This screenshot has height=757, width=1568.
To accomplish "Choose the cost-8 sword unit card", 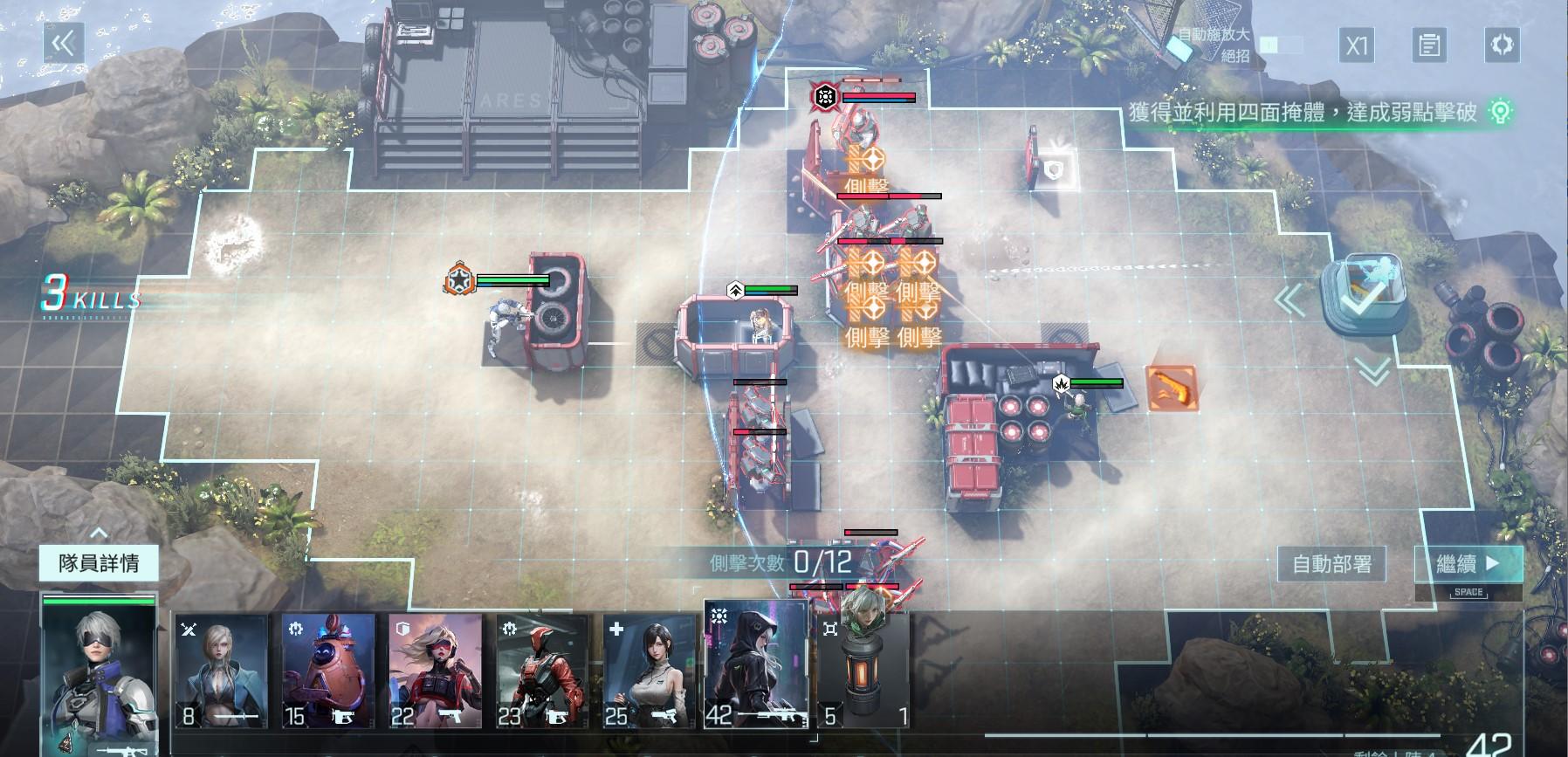I will [221, 671].
